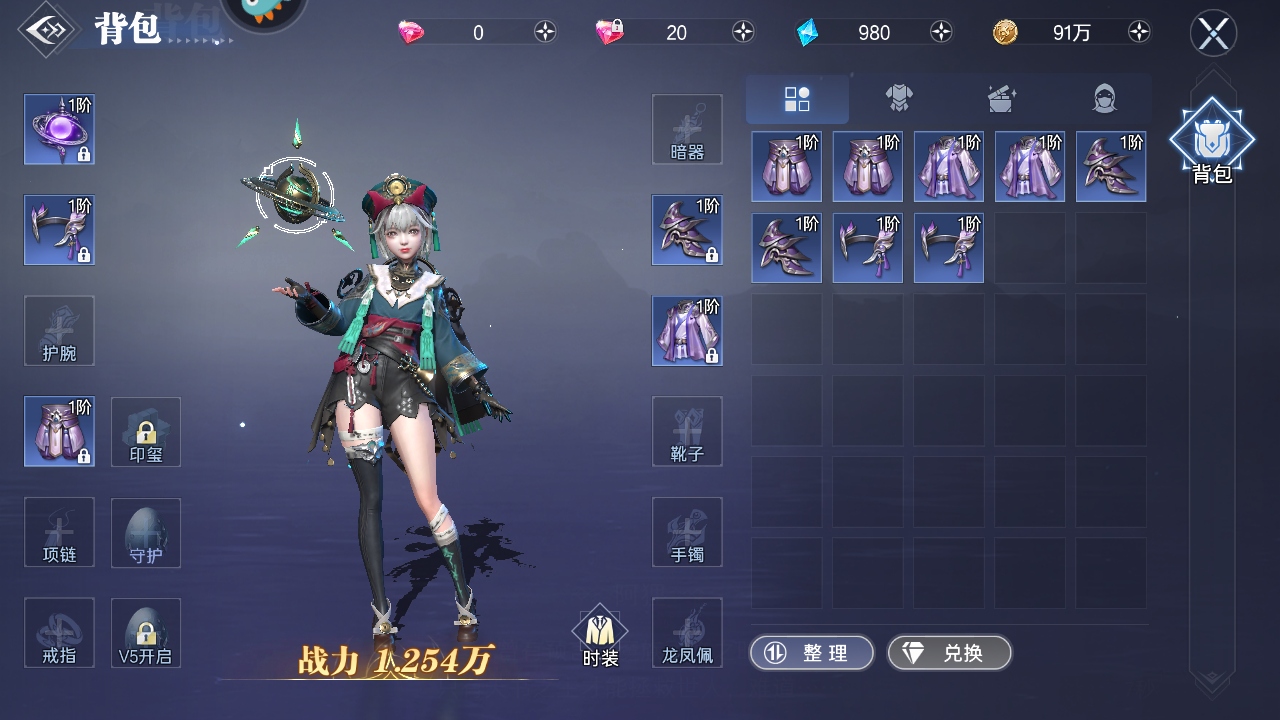Click the 暗器 hidden weapon slot
Screen dimensions: 1280x720
click(687, 128)
